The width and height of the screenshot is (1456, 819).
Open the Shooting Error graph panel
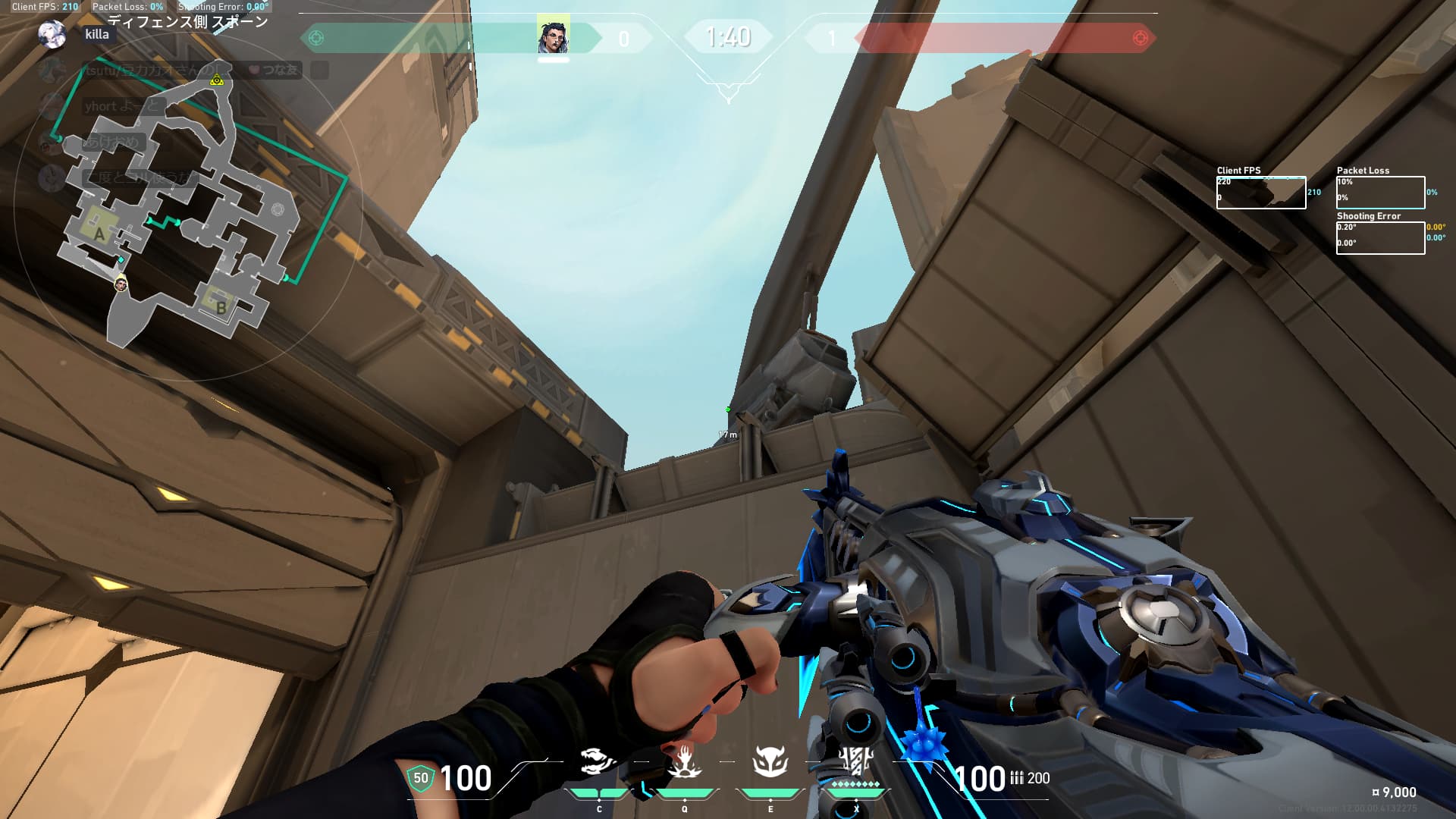tap(1380, 238)
